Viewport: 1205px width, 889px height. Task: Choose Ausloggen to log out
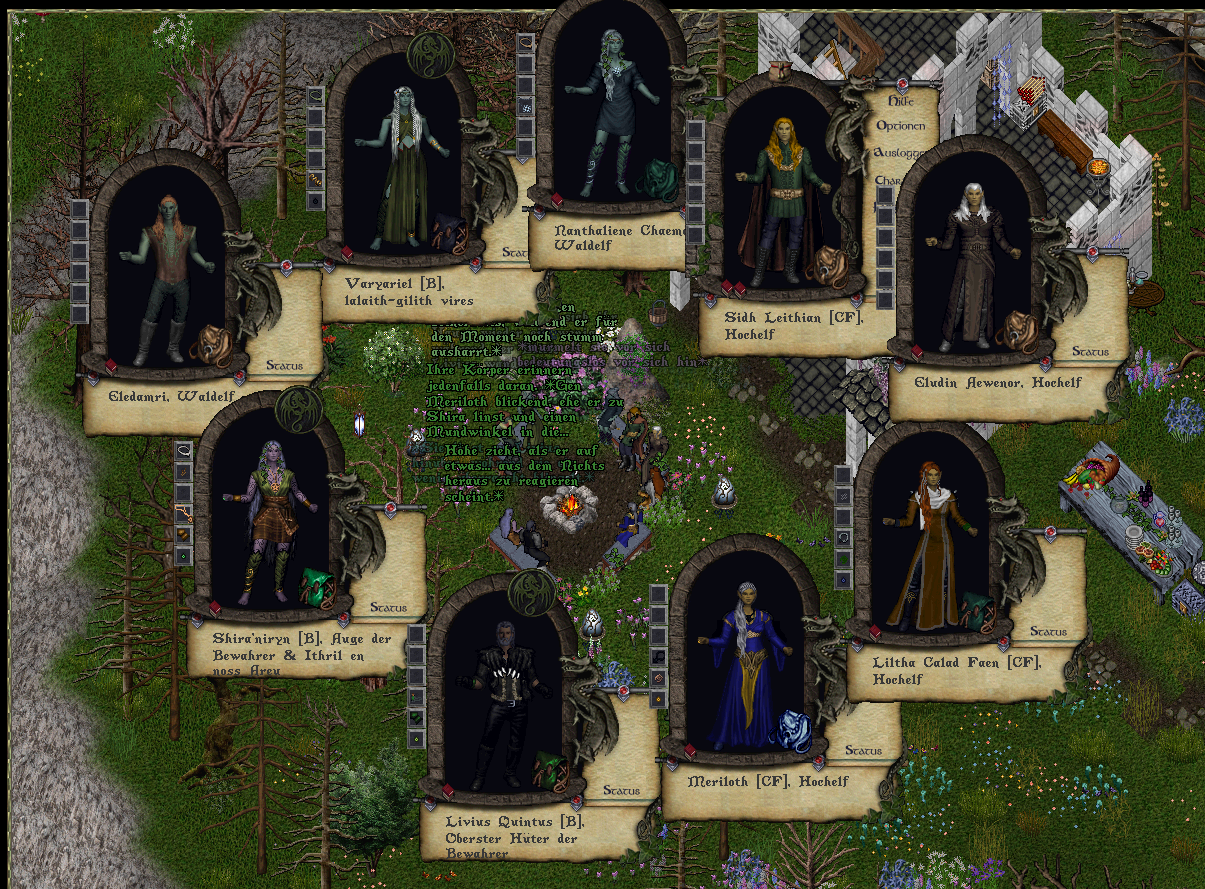[896, 153]
